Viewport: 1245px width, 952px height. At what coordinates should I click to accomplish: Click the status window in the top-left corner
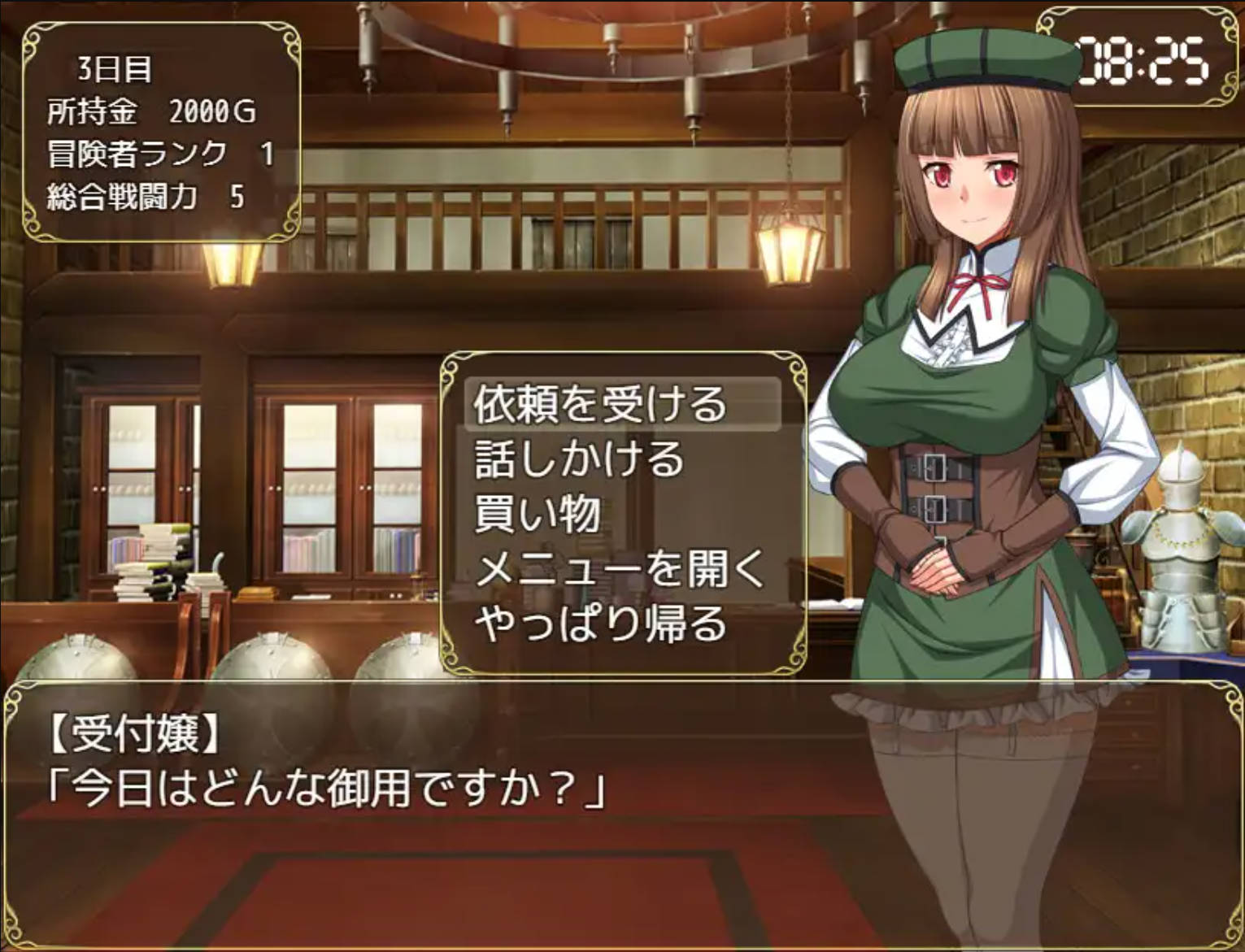pyautogui.click(x=159, y=130)
